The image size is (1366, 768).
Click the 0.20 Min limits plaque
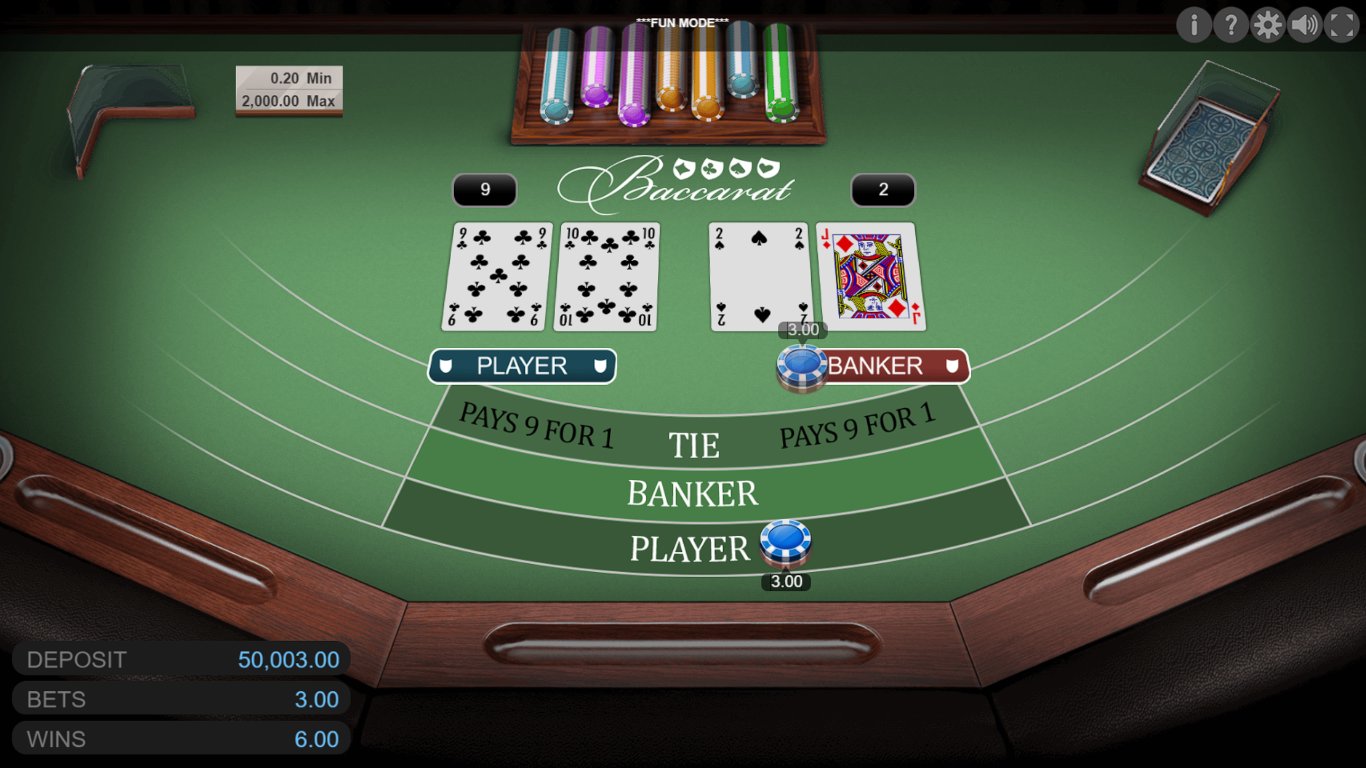[x=289, y=89]
